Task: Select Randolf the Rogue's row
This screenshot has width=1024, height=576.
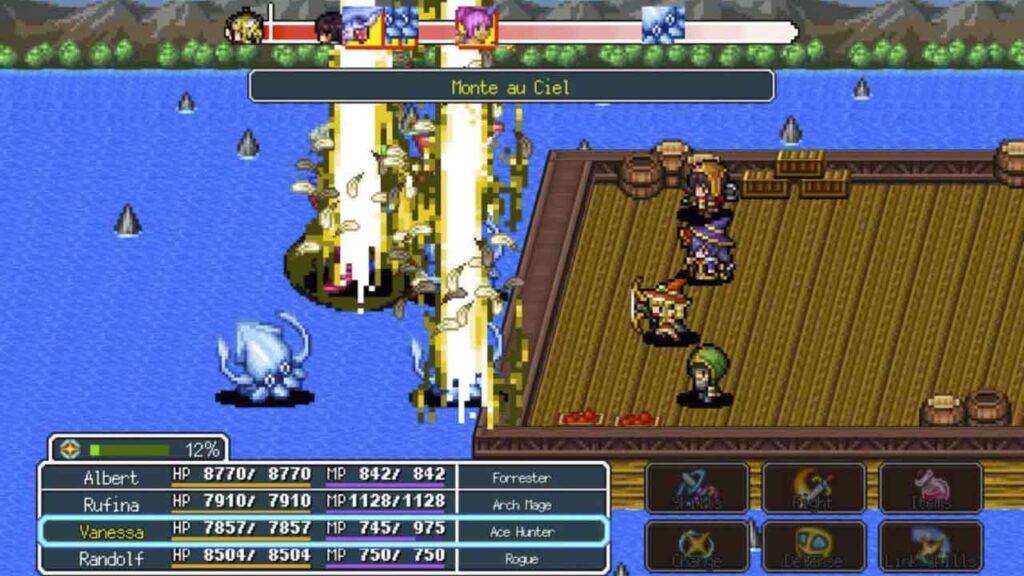Action: click(x=323, y=559)
